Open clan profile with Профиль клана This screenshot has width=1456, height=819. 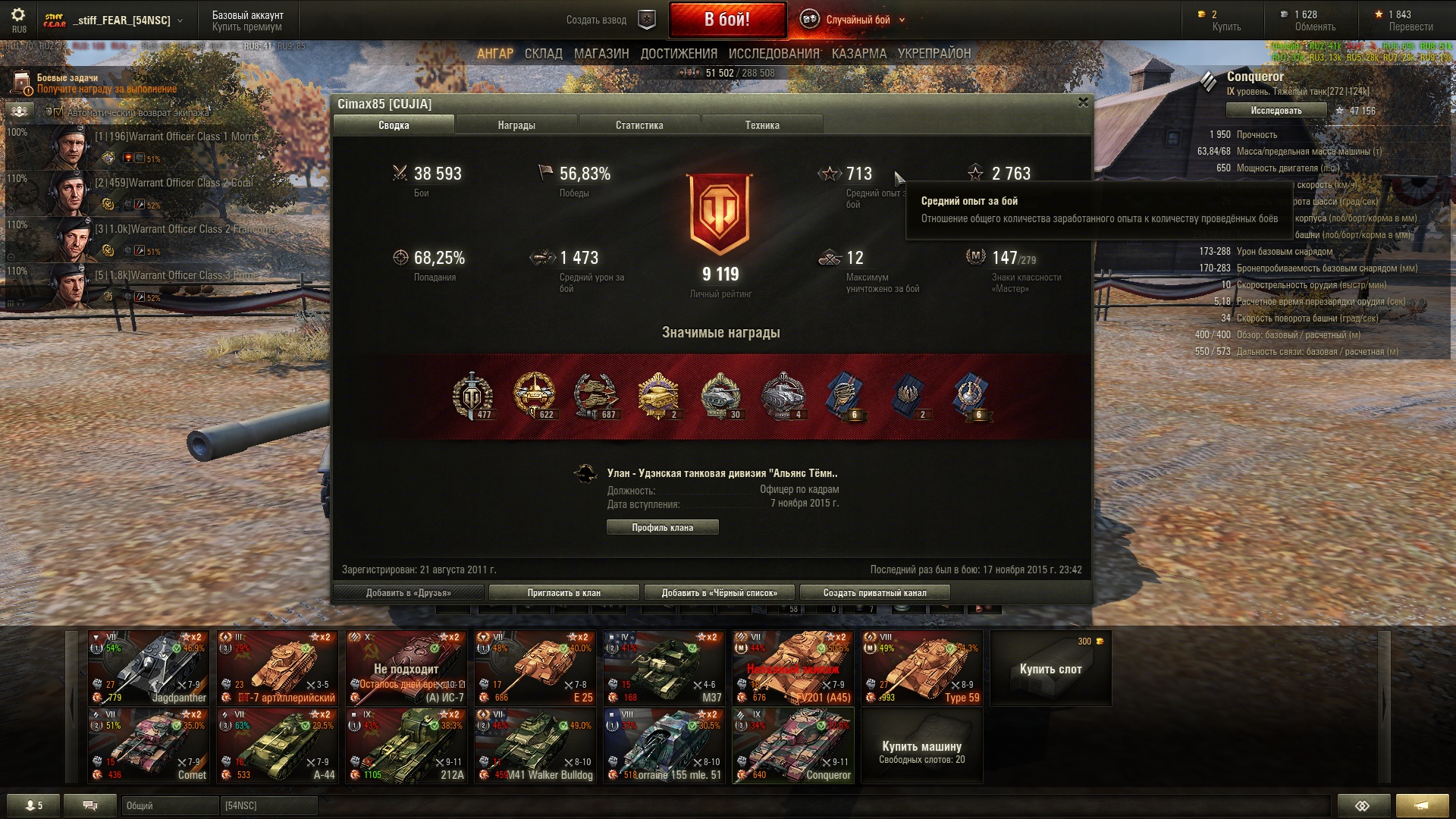(x=662, y=527)
